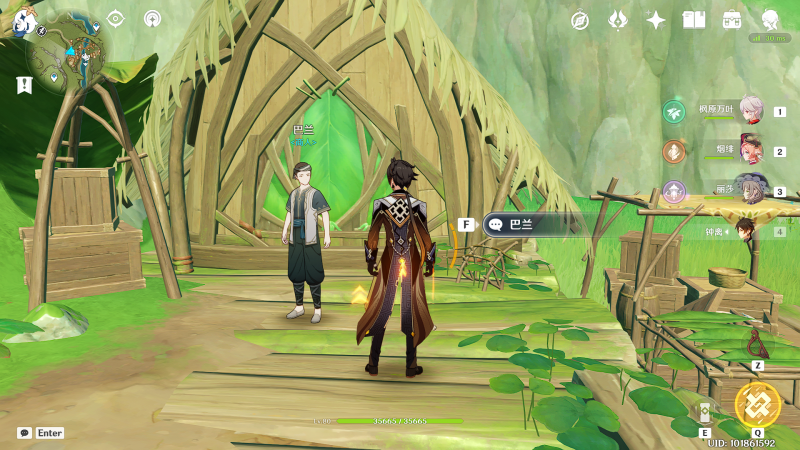
Task: Open the quest log exclamation banner icon
Action: coord(24,86)
